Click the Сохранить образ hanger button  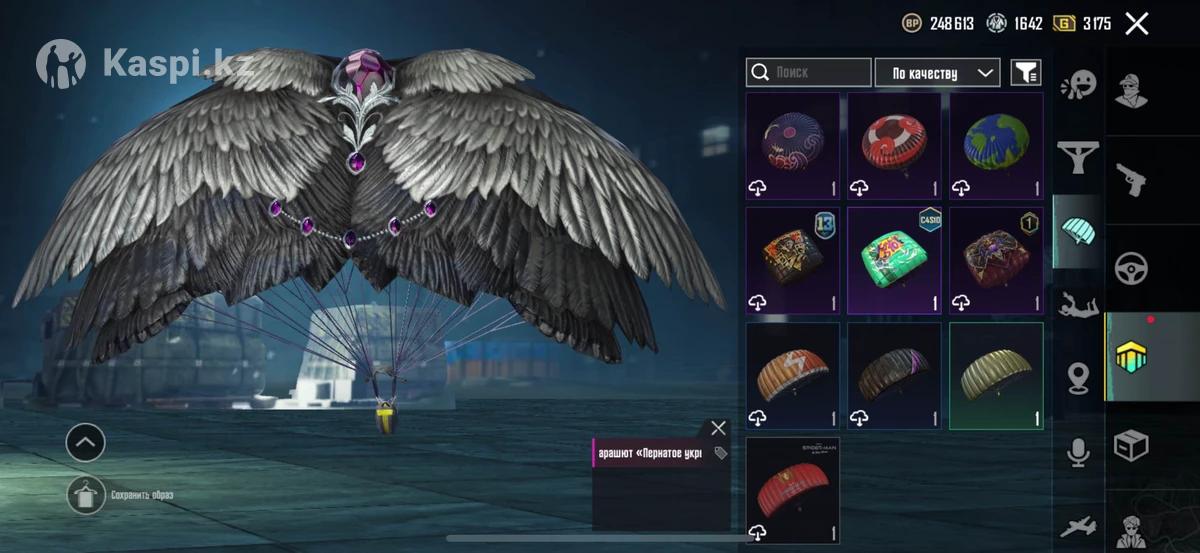[86, 495]
